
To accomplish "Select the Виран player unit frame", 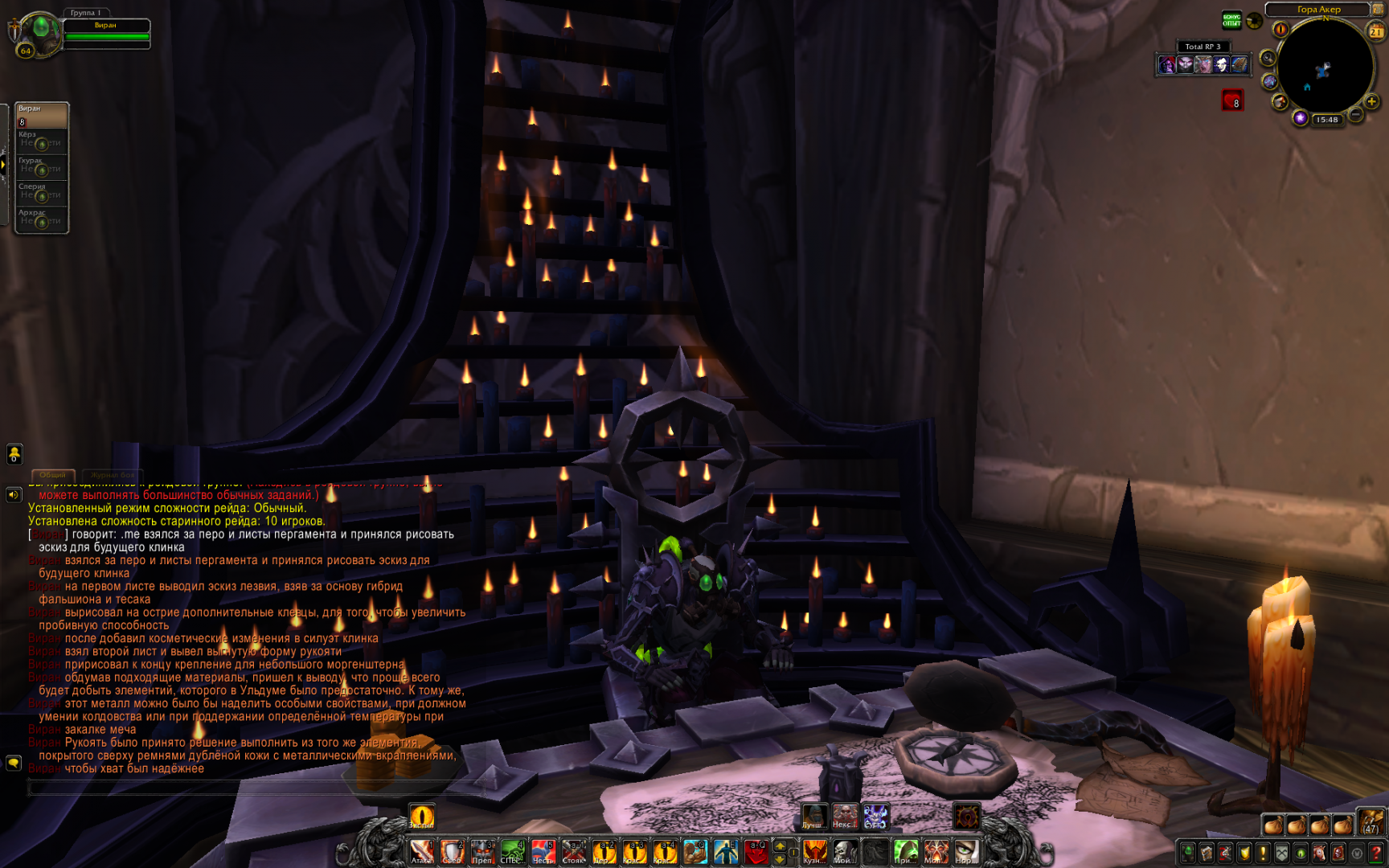I will point(106,31).
